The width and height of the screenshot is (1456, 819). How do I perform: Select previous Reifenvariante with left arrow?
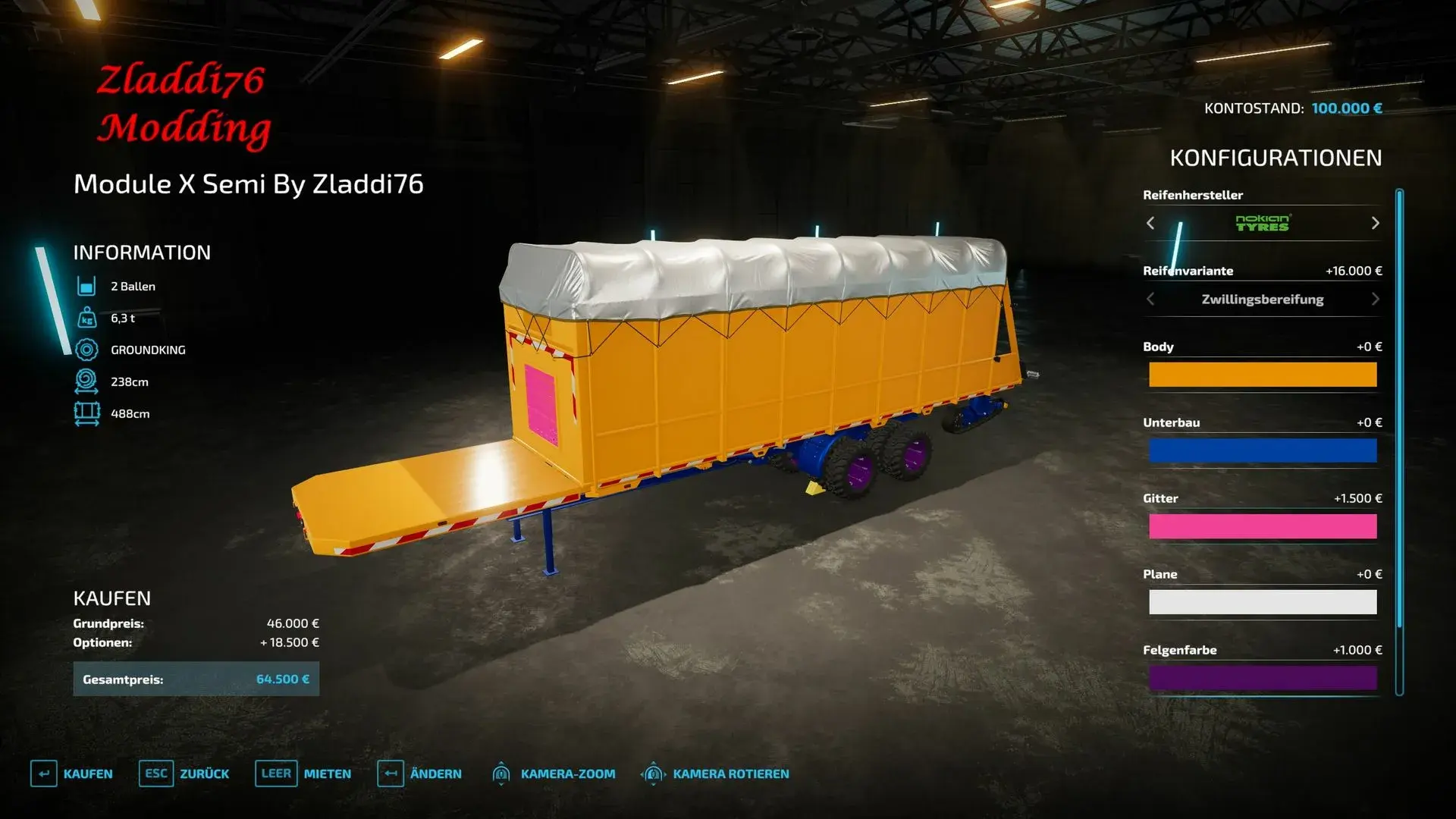pos(1150,299)
